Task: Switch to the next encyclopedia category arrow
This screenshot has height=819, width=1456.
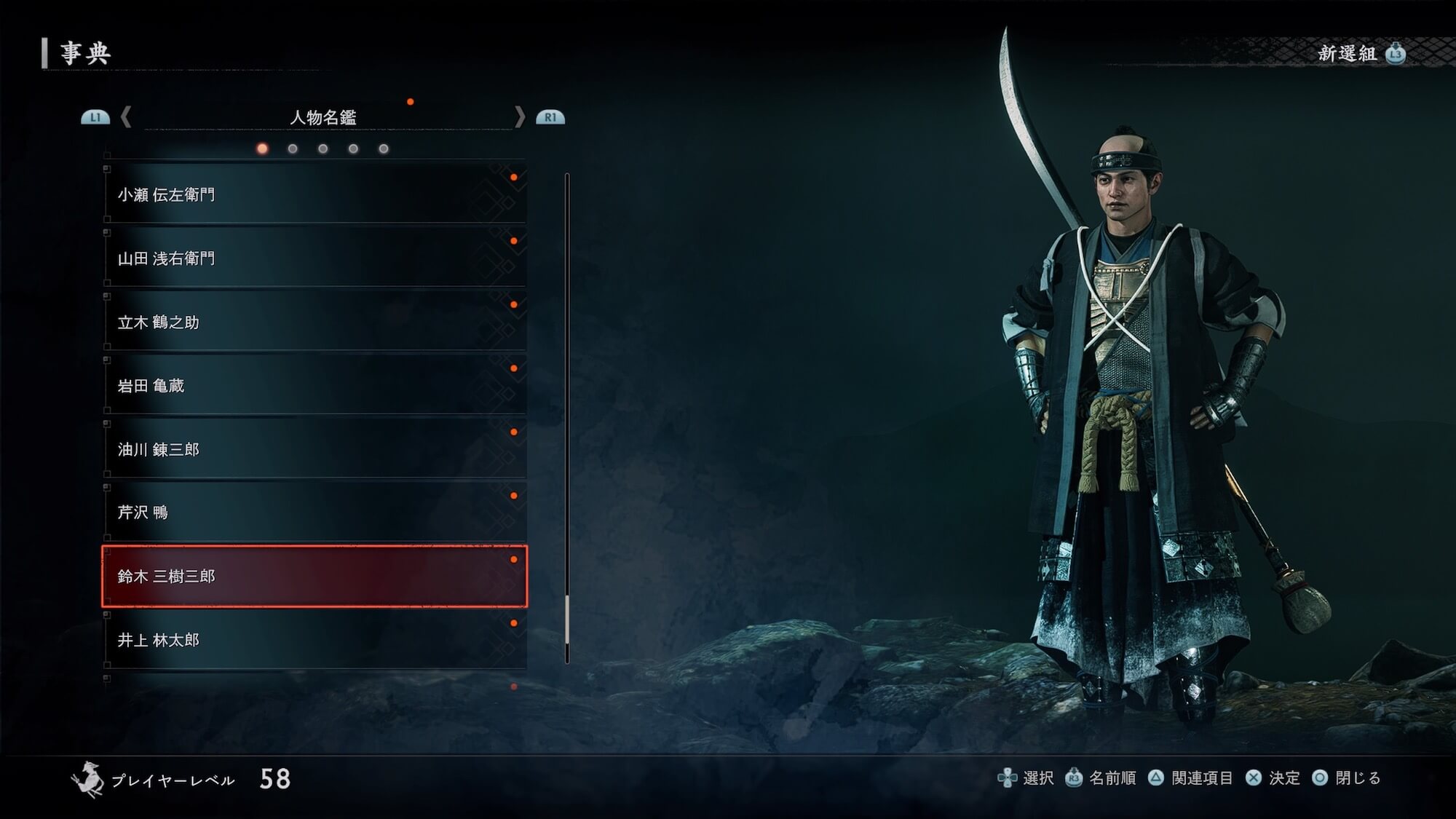Action: pos(519,117)
